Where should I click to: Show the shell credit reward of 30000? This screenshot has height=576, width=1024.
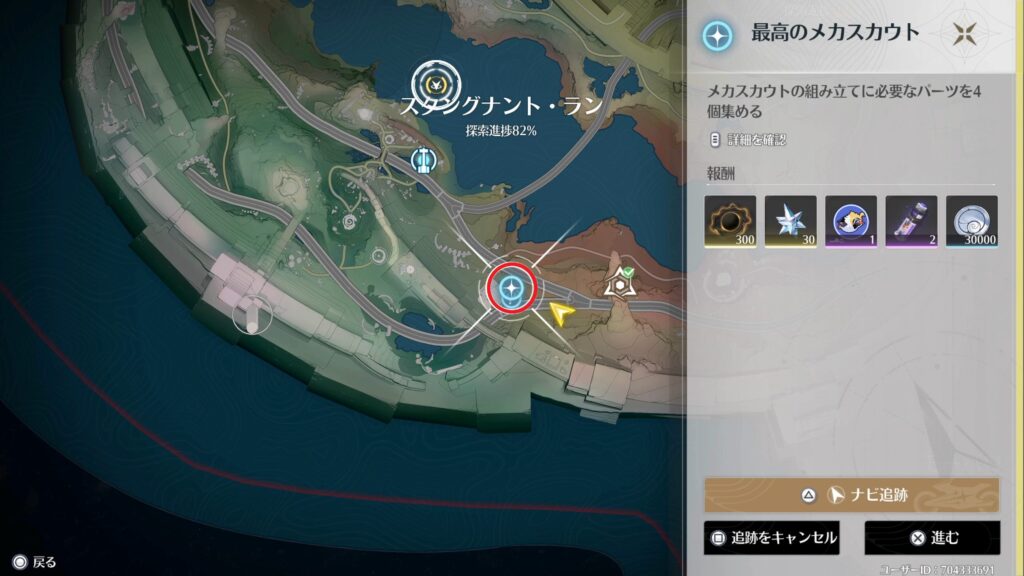click(x=972, y=221)
